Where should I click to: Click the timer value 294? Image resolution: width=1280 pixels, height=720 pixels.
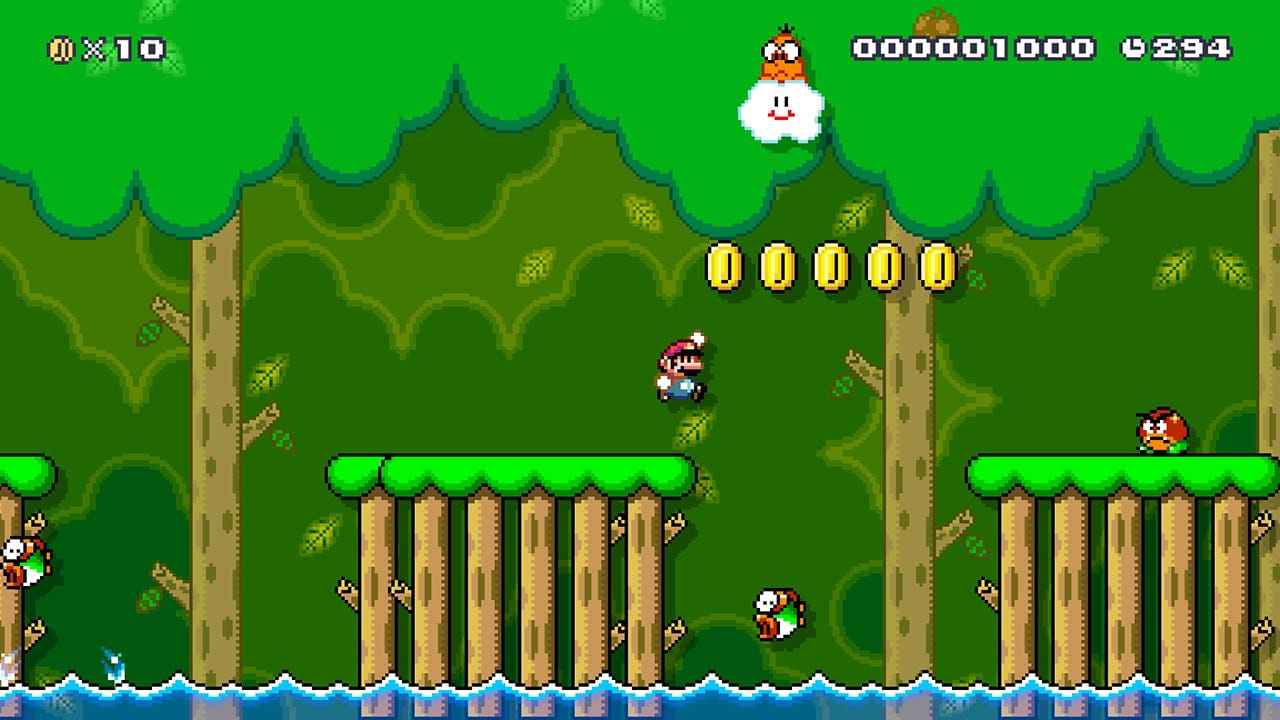point(1190,44)
